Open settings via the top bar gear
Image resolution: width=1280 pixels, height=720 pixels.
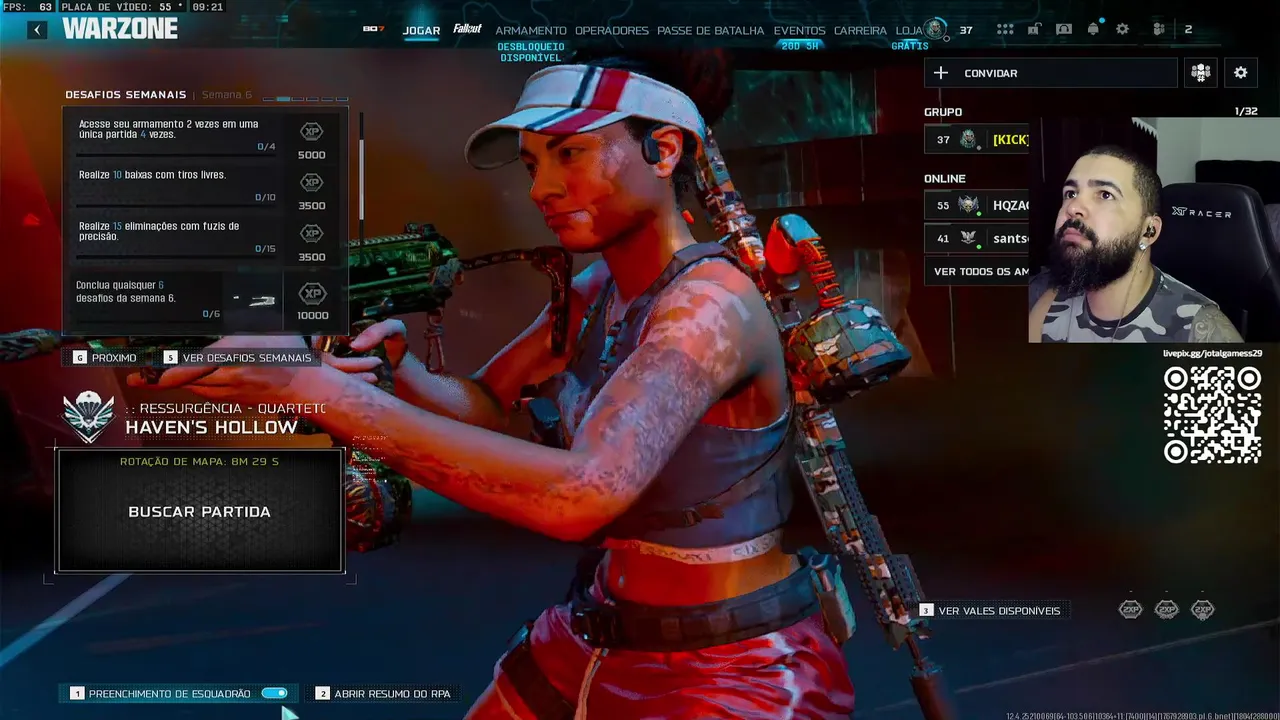[x=1122, y=30]
